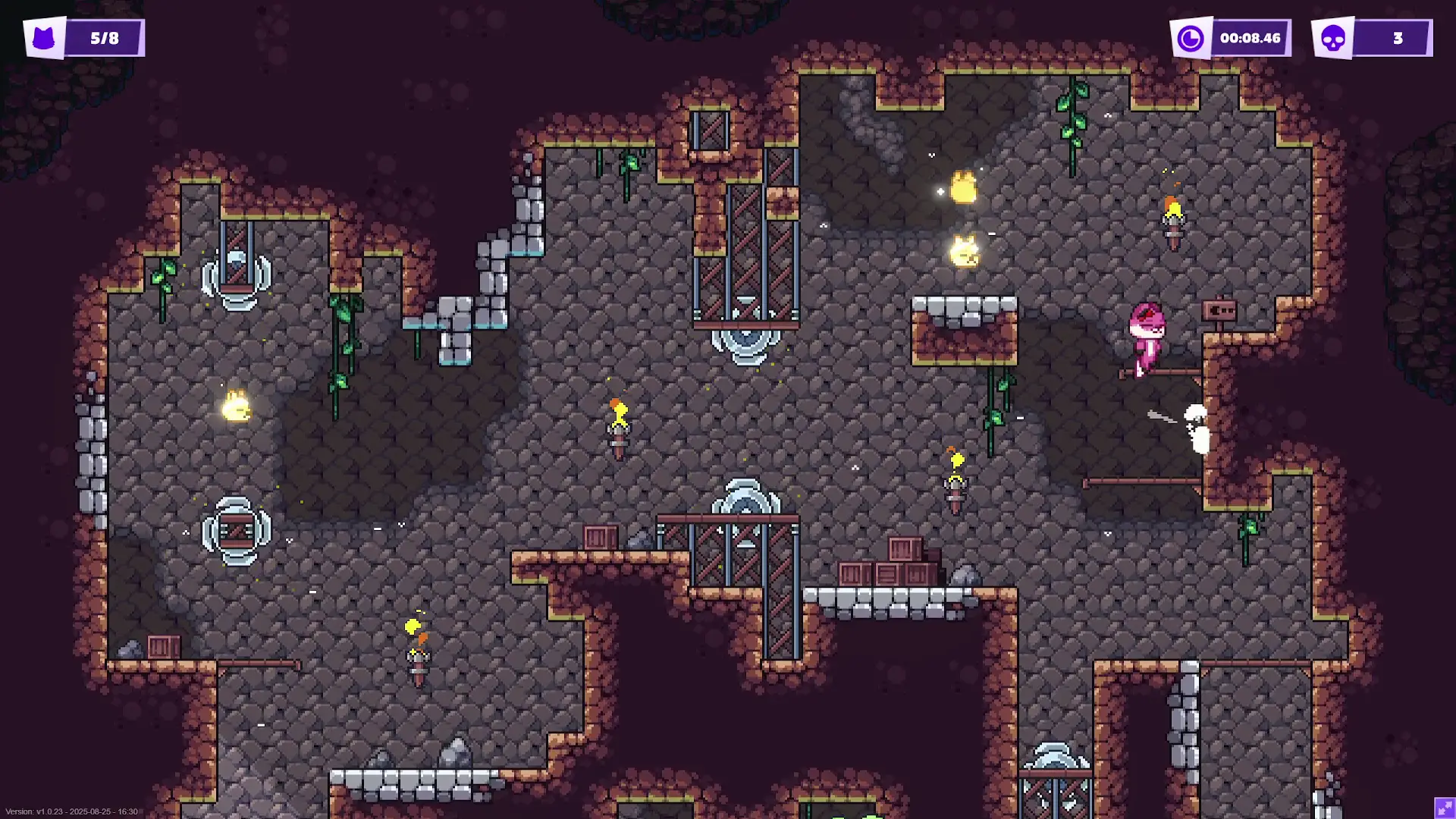The width and height of the screenshot is (1456, 819).
Task: Click the glowing cat flame under the upper cave
Action: click(964, 250)
